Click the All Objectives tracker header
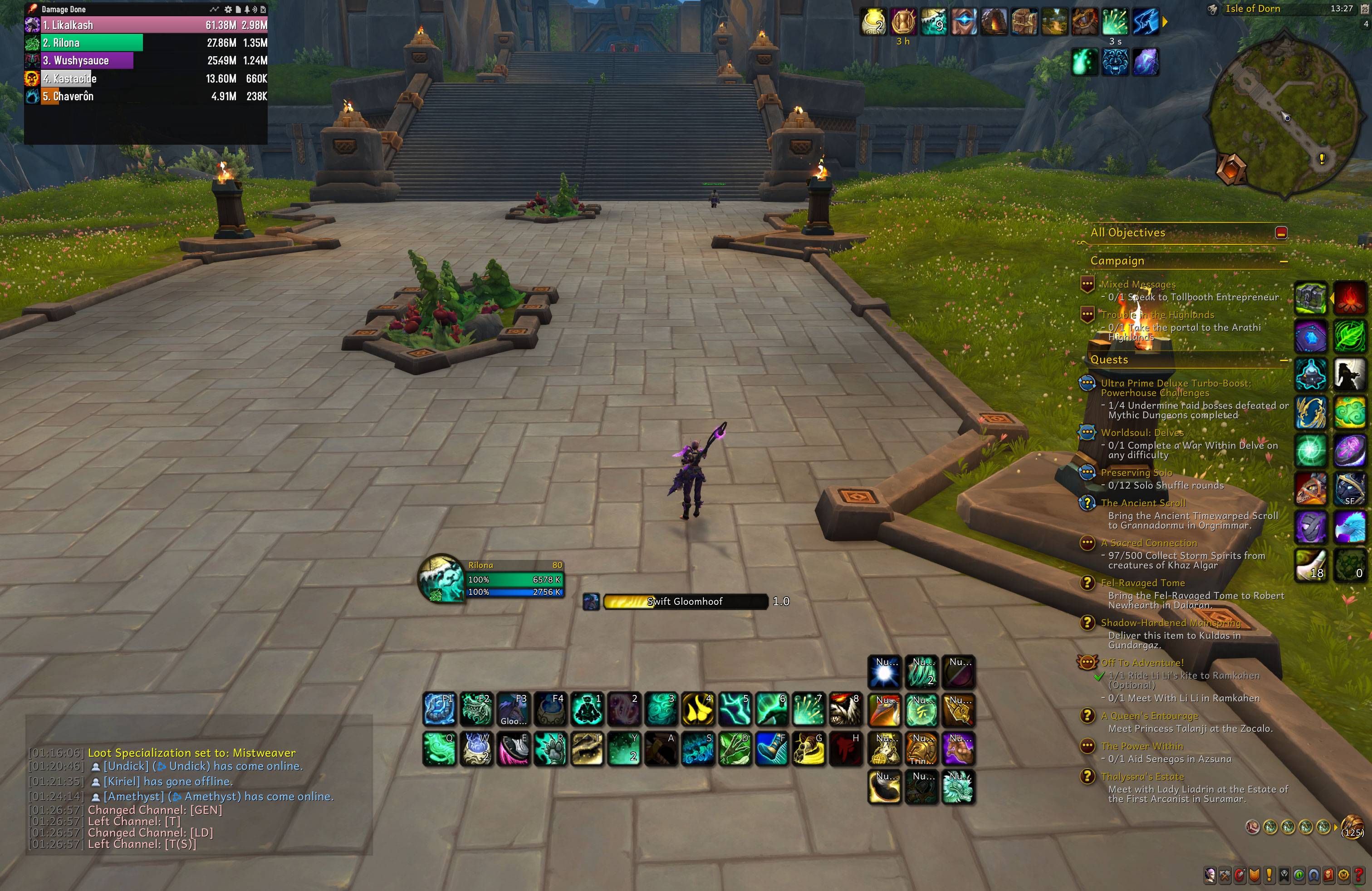Viewport: 1372px width, 891px height. tap(1127, 233)
